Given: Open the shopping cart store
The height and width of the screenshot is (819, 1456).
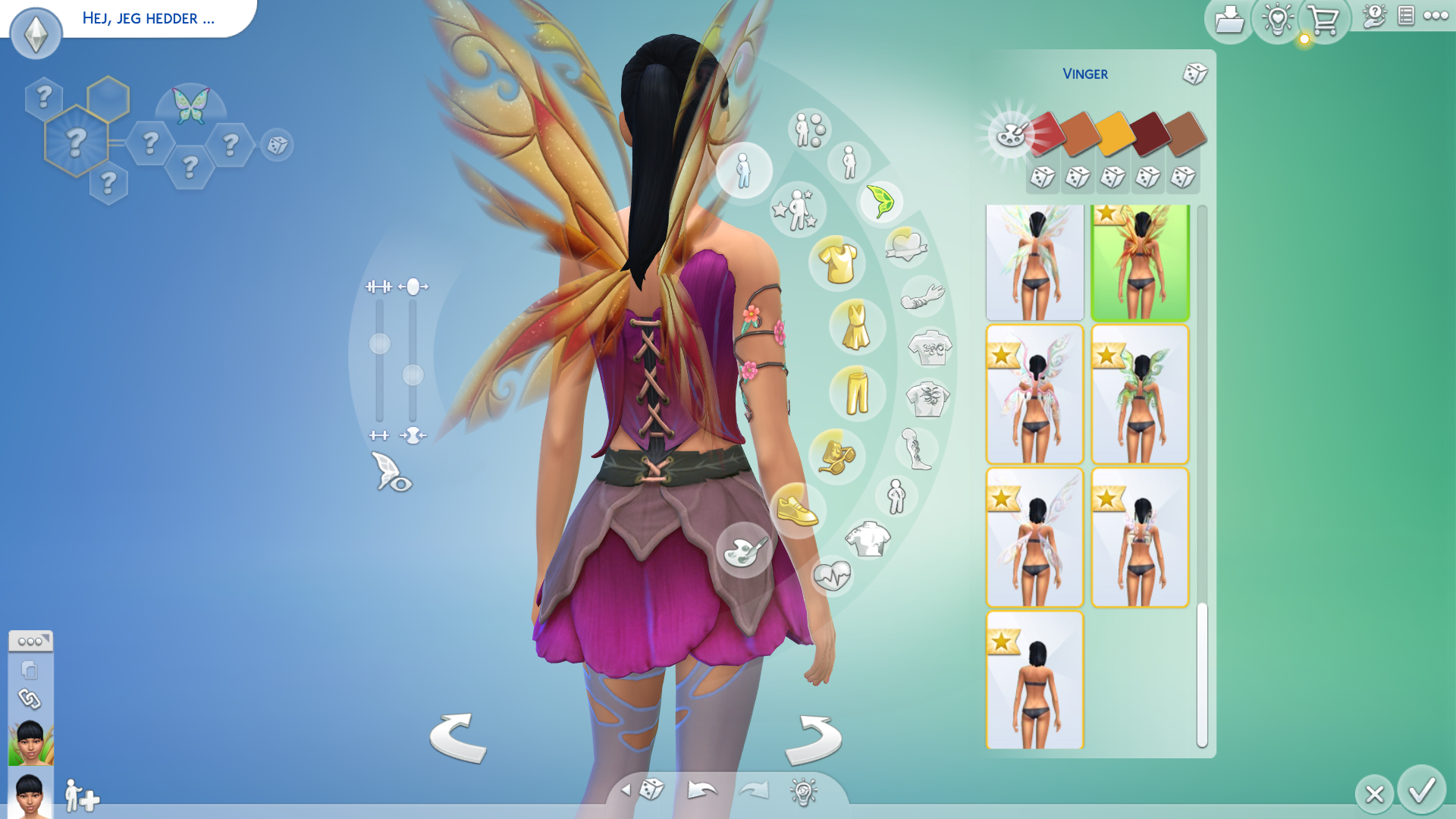Looking at the screenshot, I should click(x=1324, y=20).
